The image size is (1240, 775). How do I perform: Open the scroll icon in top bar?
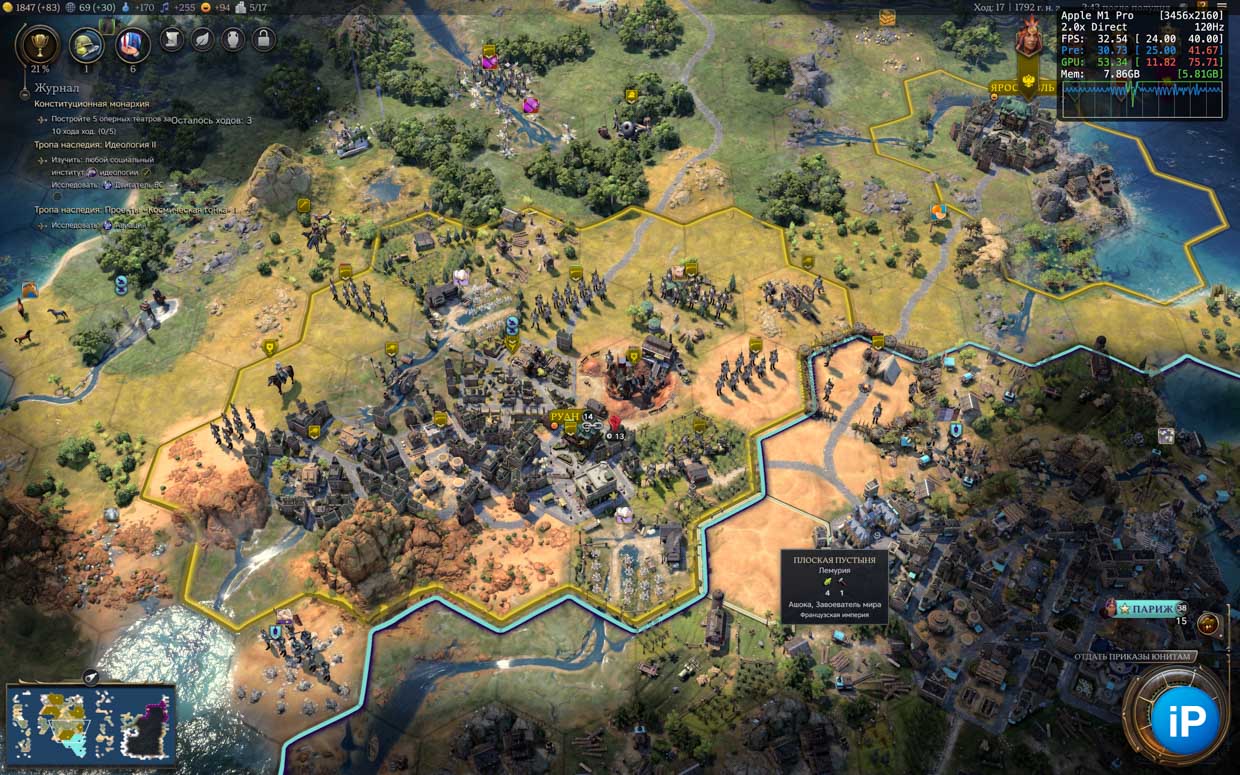[x=171, y=39]
